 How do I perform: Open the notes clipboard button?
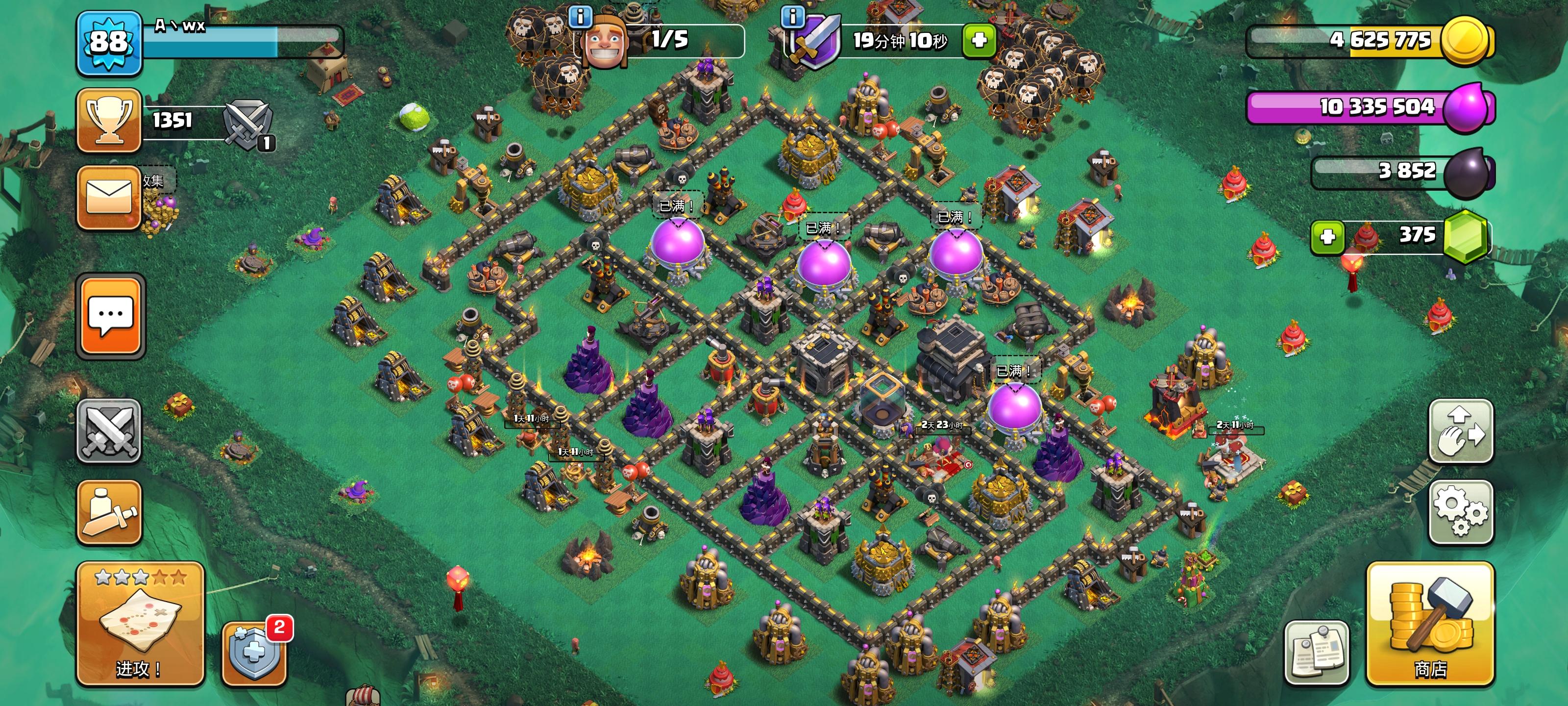click(x=1317, y=654)
